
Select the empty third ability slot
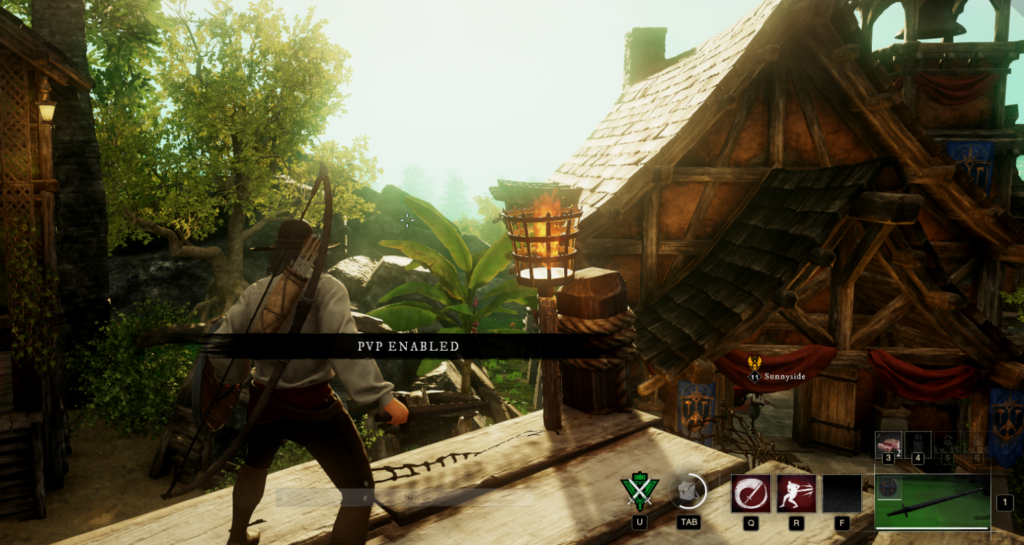tap(842, 493)
